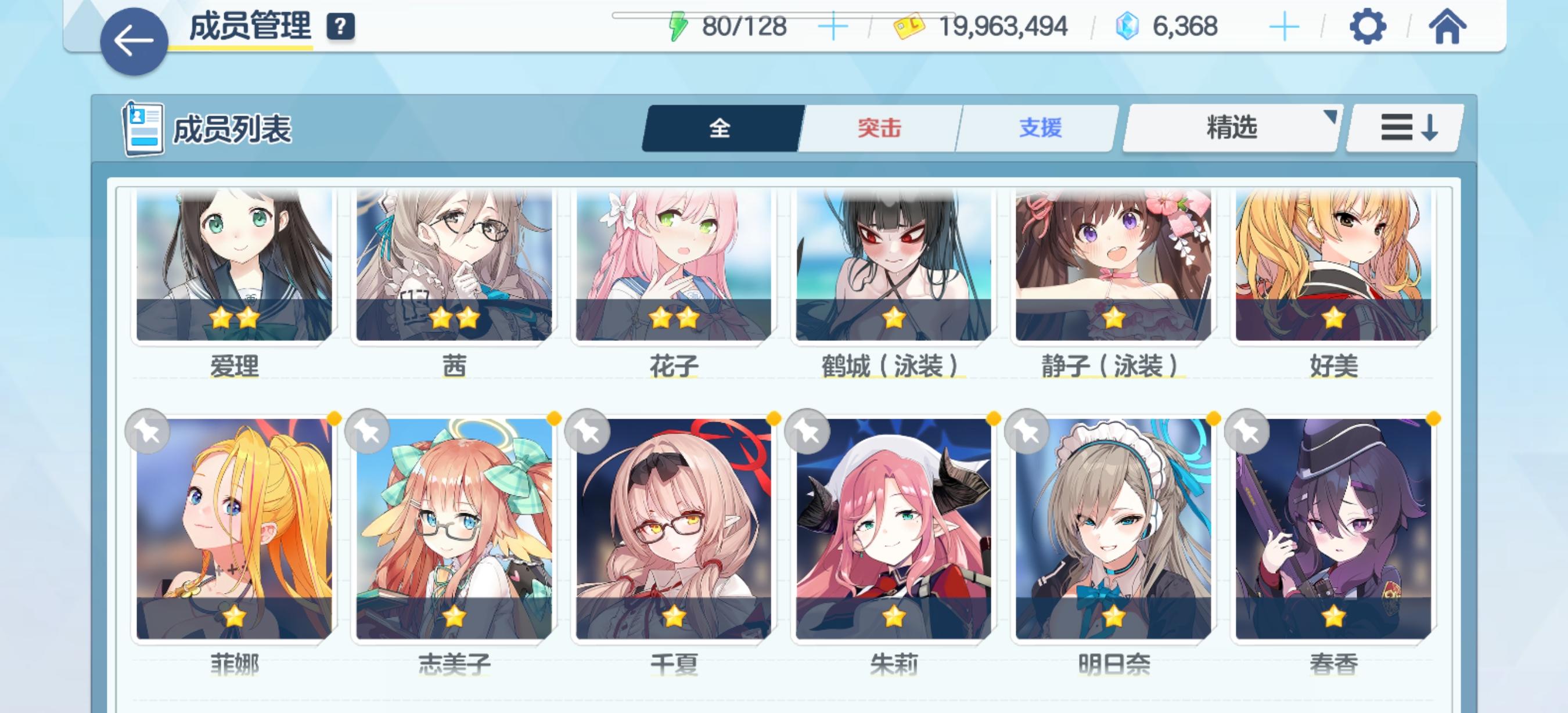Return home via the house icon
Image resolution: width=1568 pixels, height=713 pixels.
1450,26
